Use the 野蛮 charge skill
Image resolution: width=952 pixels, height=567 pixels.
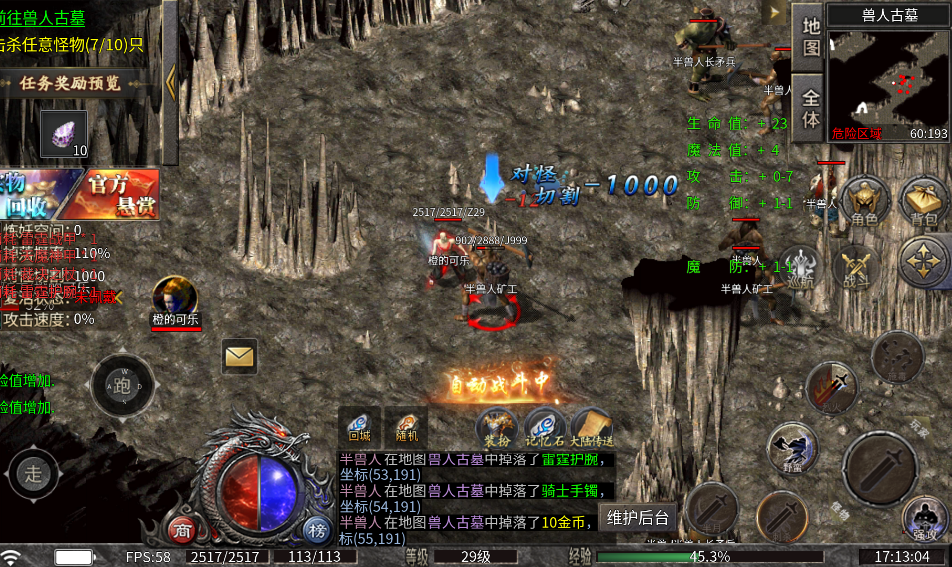click(793, 449)
